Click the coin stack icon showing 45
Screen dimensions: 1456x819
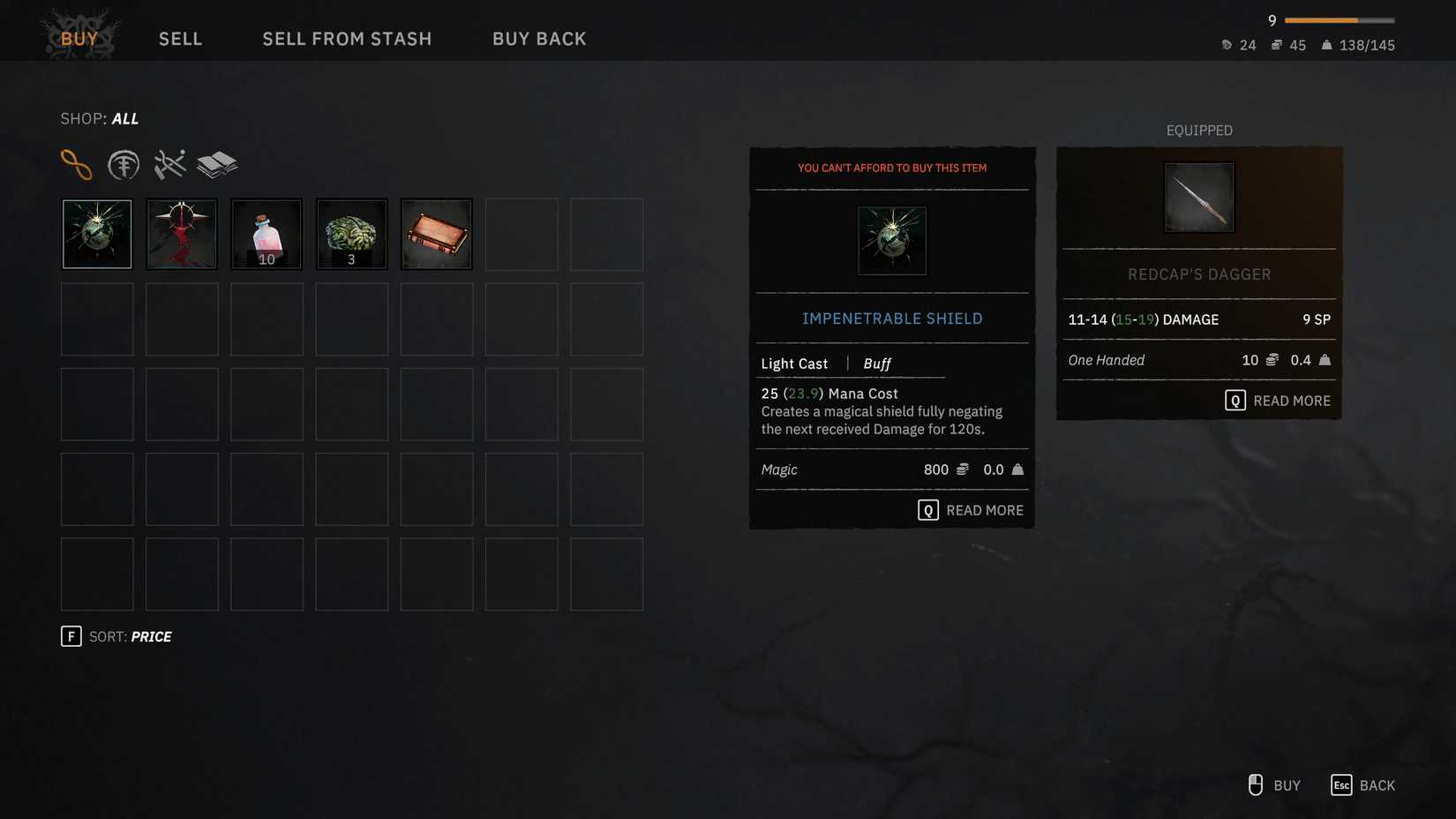[1276, 45]
